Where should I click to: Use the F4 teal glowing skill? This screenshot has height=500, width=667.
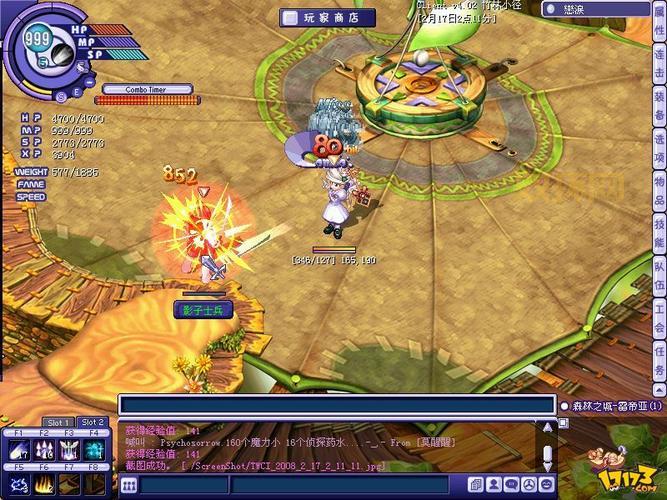click(94, 451)
